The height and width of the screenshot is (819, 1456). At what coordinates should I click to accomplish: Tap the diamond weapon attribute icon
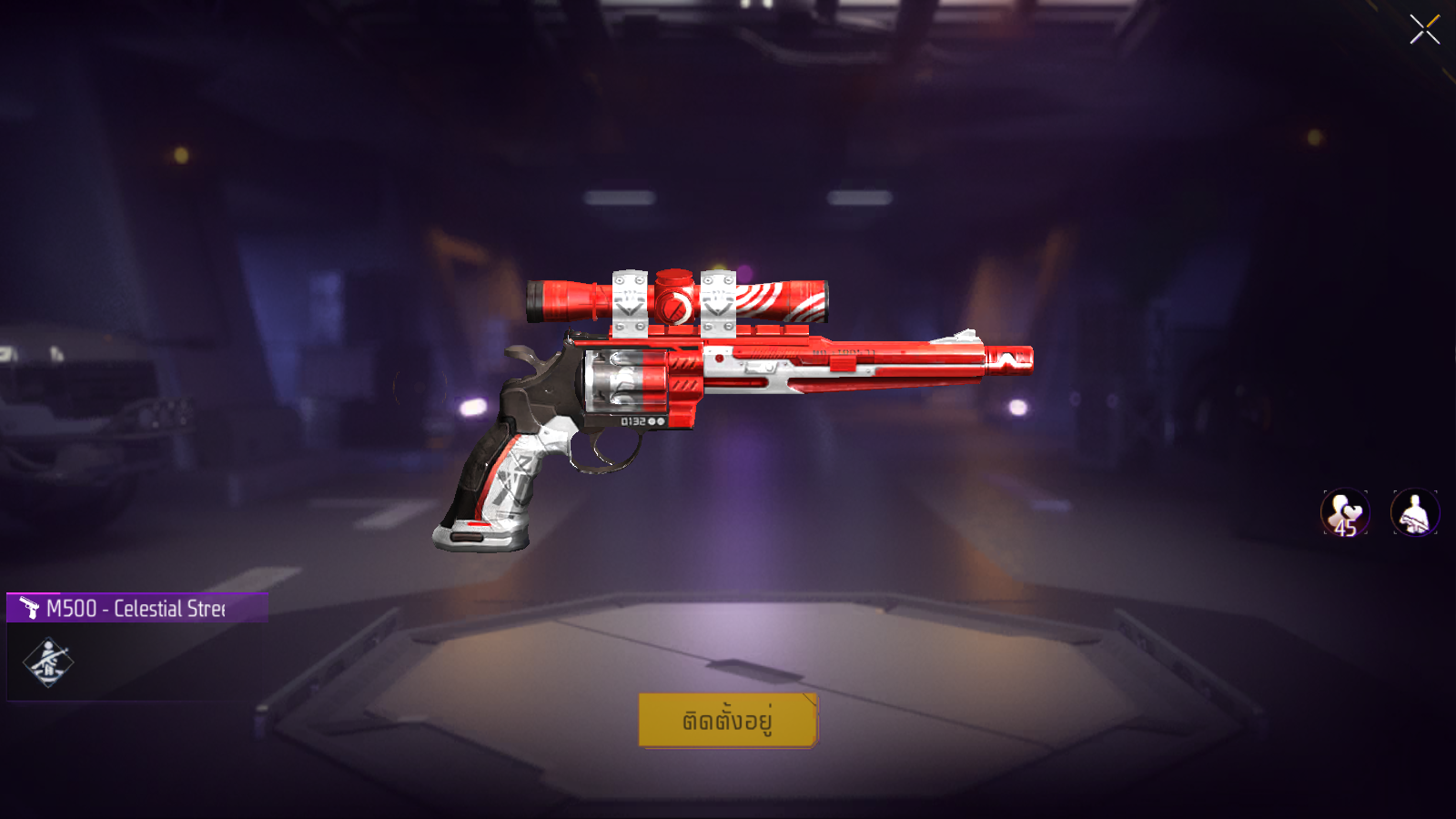point(47,662)
